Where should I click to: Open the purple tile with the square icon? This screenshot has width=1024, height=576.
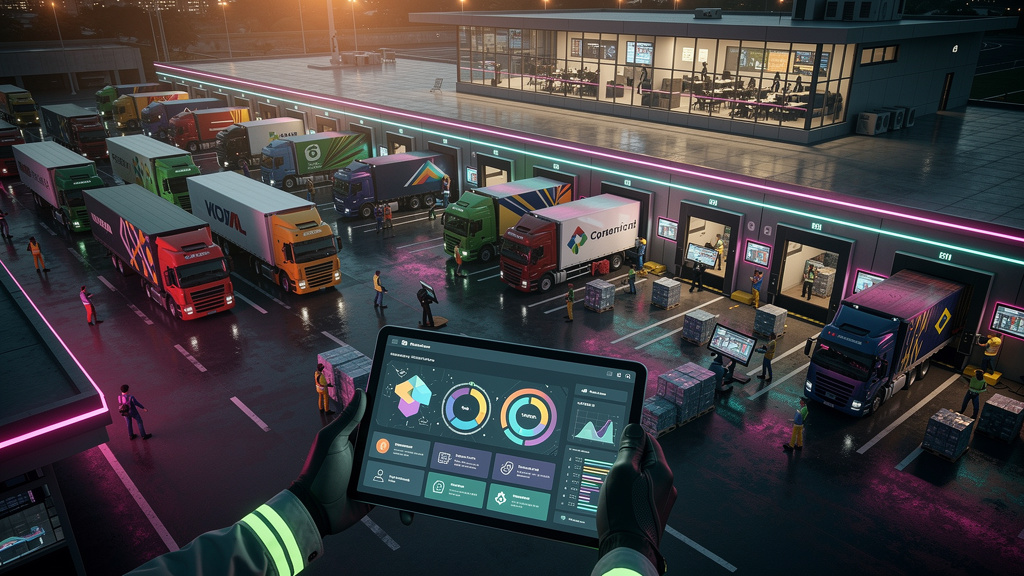point(460,460)
